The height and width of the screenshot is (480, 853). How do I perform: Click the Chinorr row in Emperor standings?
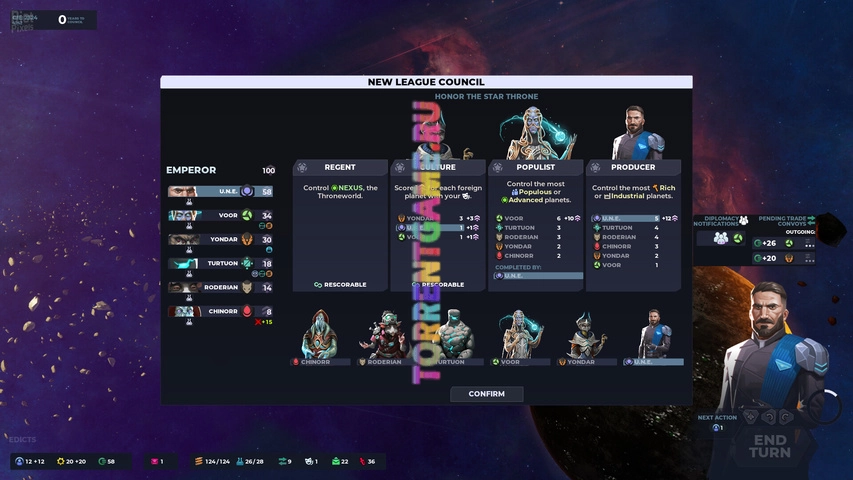coord(220,311)
